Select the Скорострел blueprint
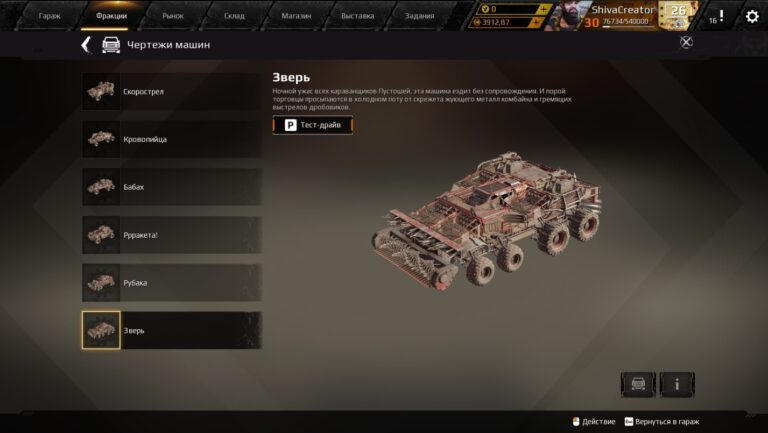 coord(171,91)
